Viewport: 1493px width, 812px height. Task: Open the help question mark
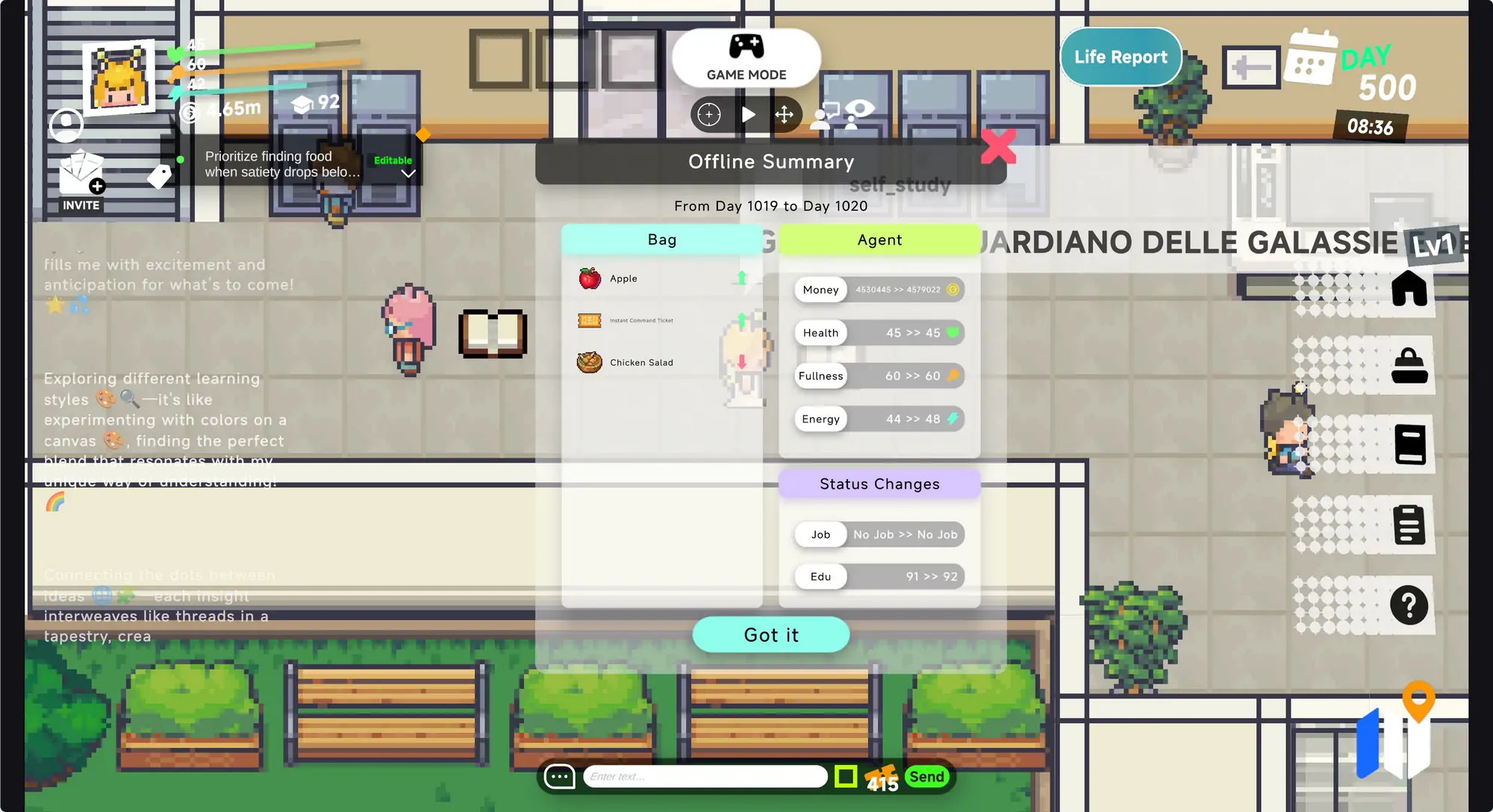coord(1409,605)
